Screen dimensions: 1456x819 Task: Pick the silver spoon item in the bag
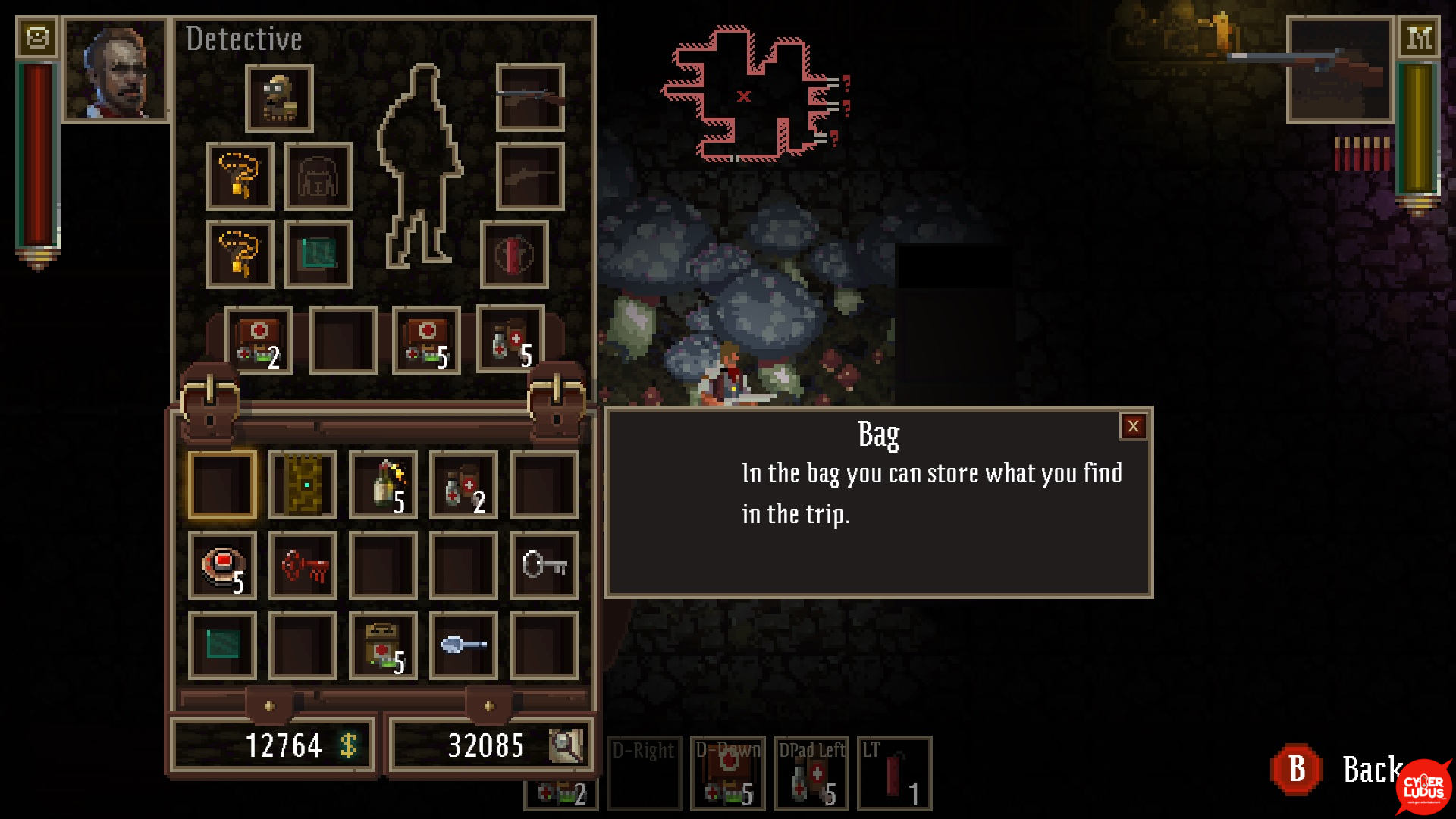[x=463, y=646]
